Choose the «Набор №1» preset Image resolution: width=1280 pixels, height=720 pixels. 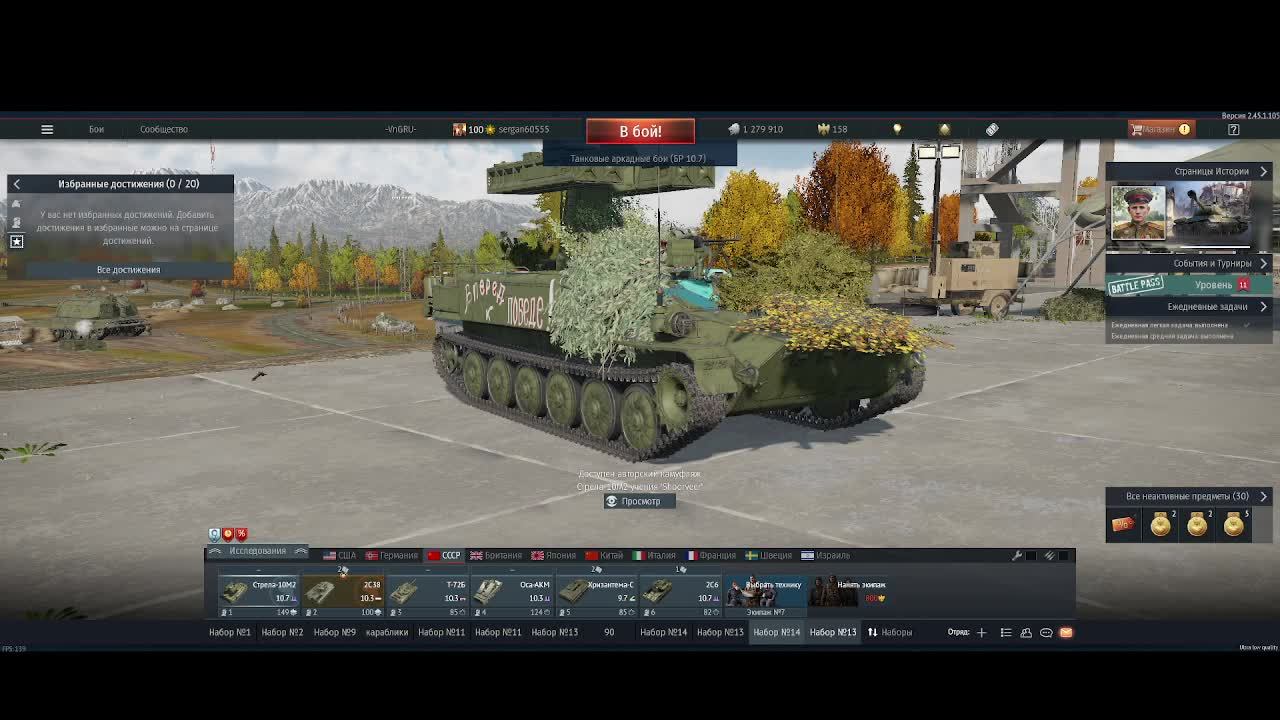click(230, 632)
